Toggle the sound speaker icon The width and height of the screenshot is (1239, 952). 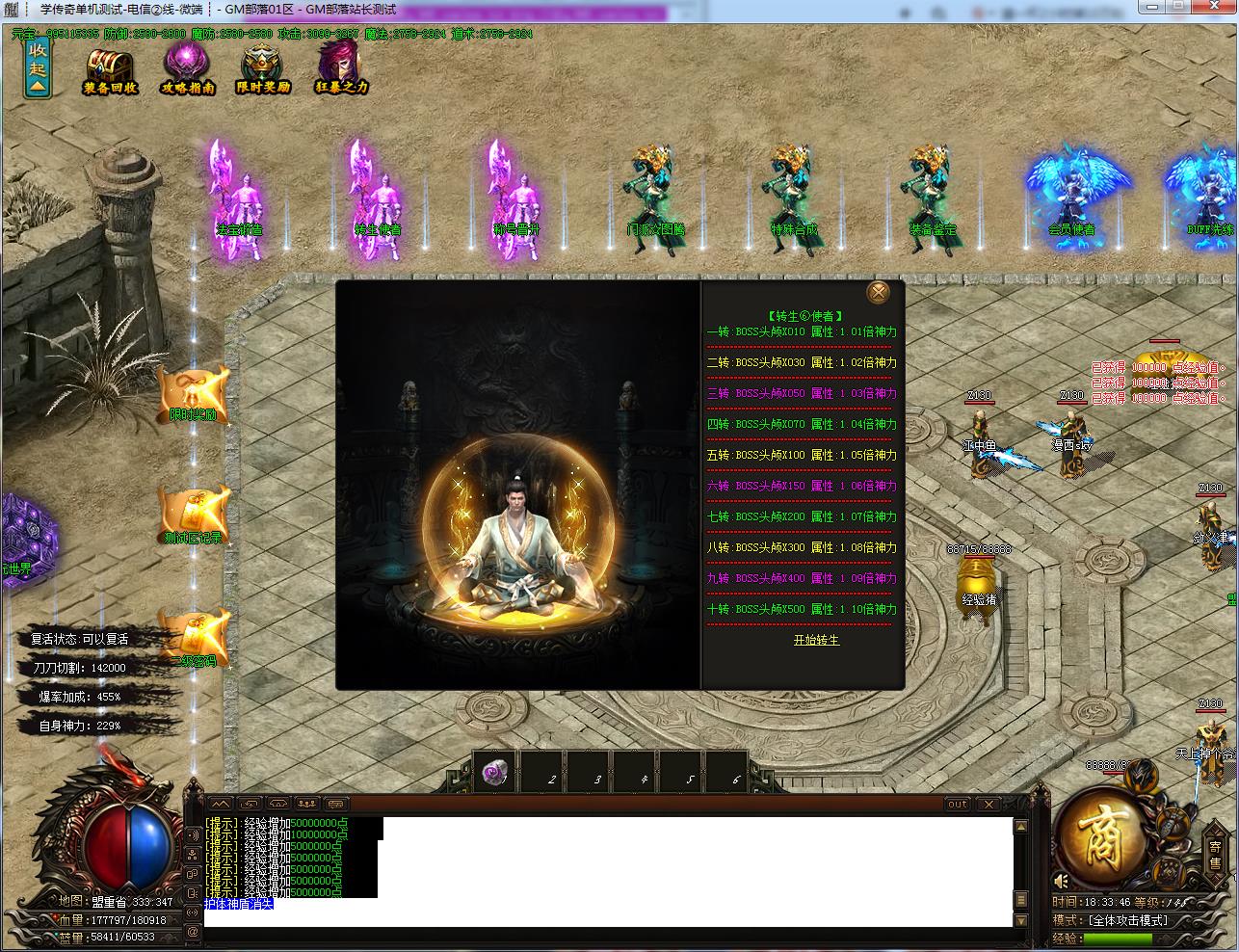(1062, 881)
